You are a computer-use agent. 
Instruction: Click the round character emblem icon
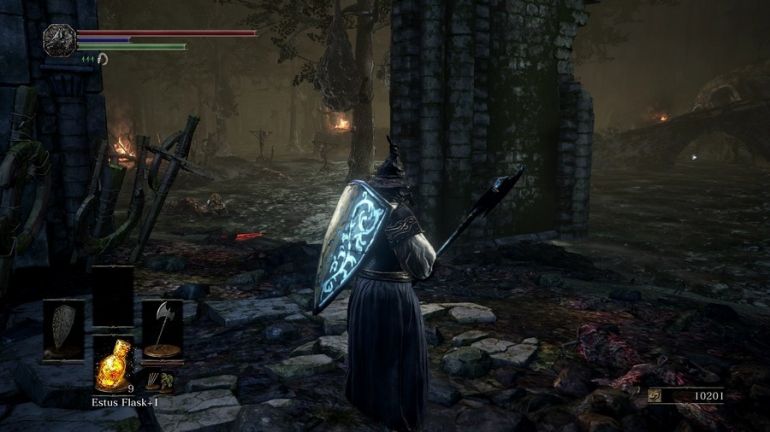pos(59,39)
